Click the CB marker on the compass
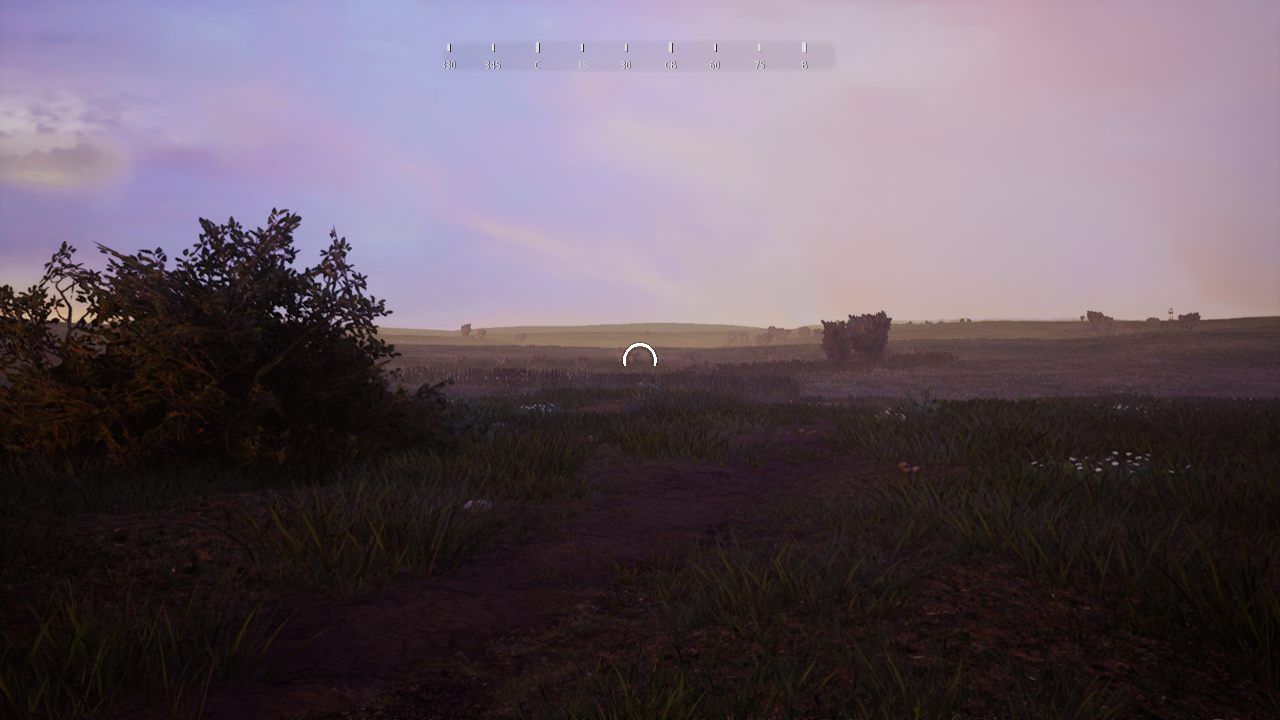The width and height of the screenshot is (1280, 720). pyautogui.click(x=670, y=63)
